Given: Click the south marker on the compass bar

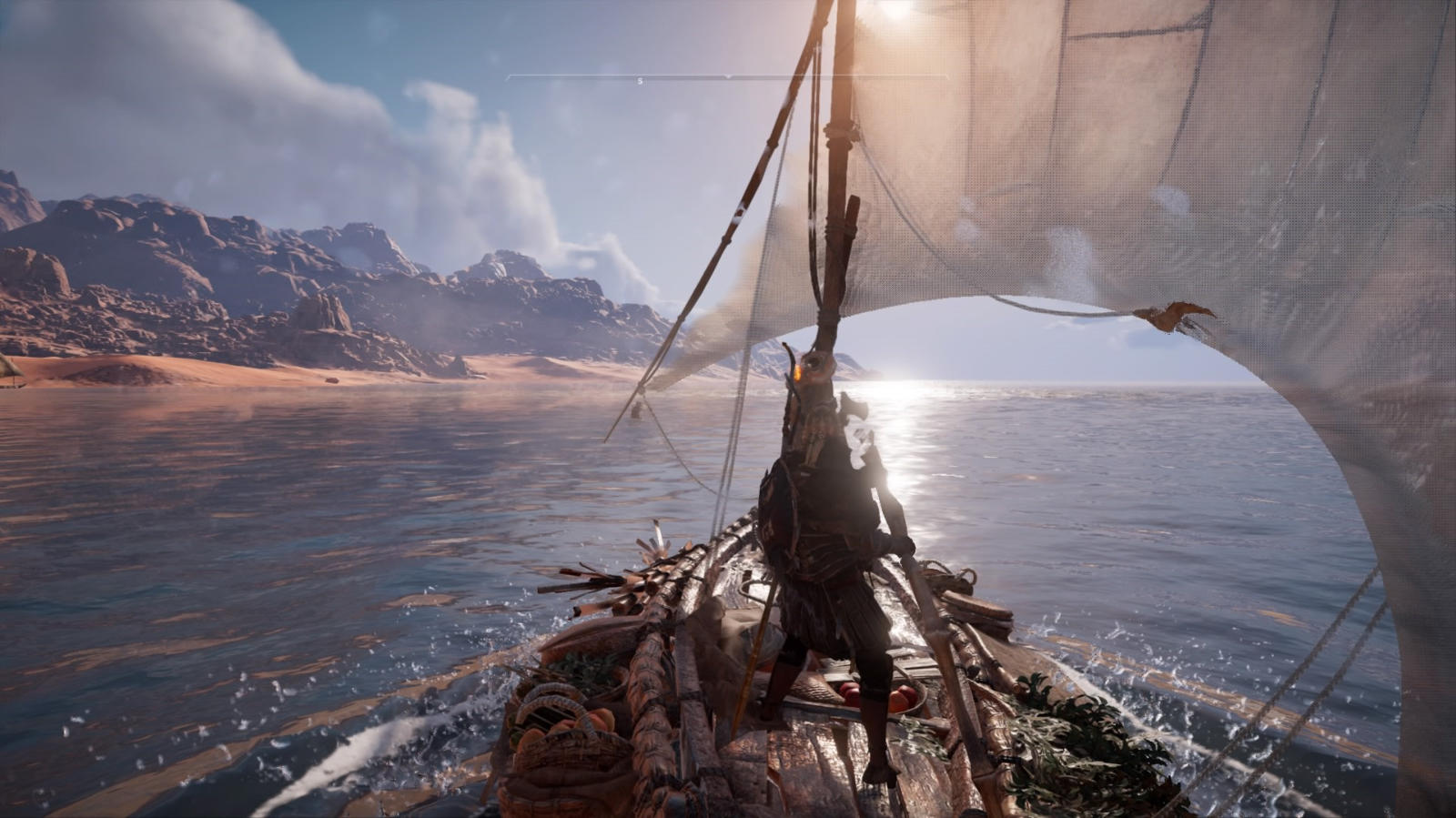Looking at the screenshot, I should click(x=640, y=81).
